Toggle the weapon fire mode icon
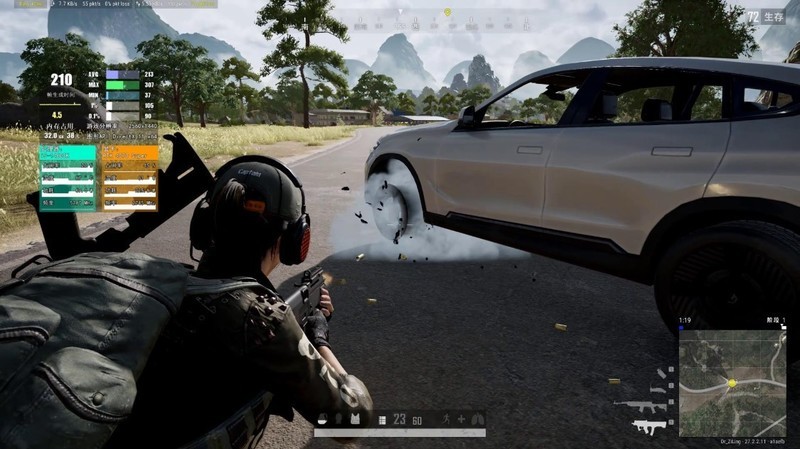Viewport: 800px width, 449px height. point(379,420)
